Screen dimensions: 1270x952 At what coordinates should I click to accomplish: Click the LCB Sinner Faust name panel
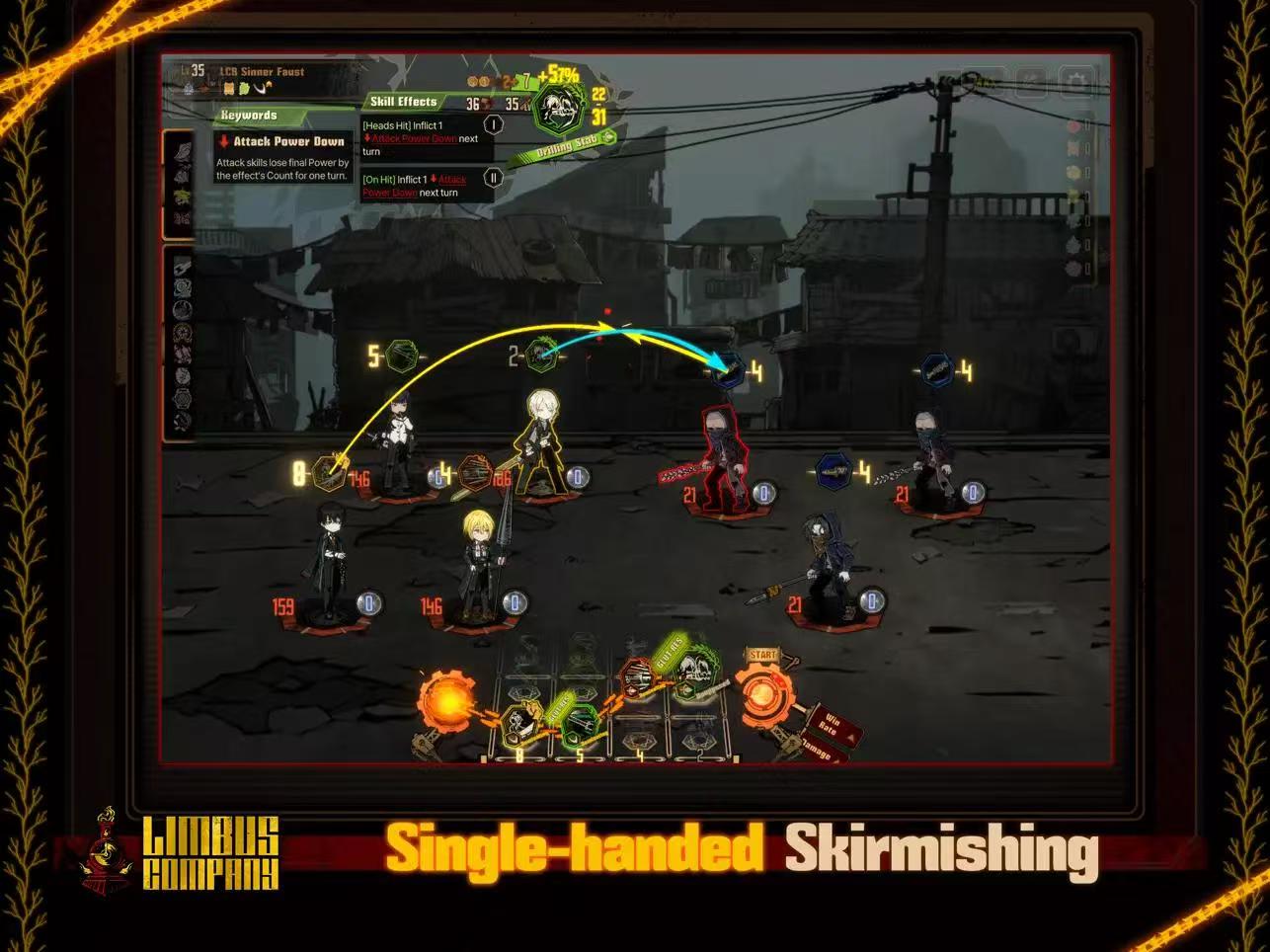point(262,72)
